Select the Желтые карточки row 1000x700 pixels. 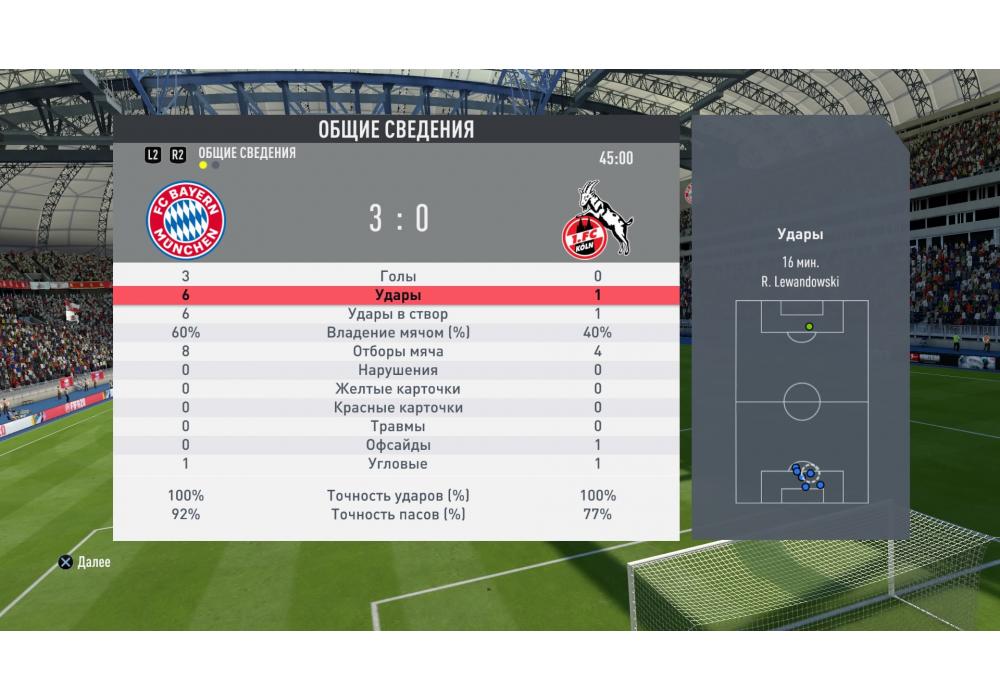coord(397,389)
